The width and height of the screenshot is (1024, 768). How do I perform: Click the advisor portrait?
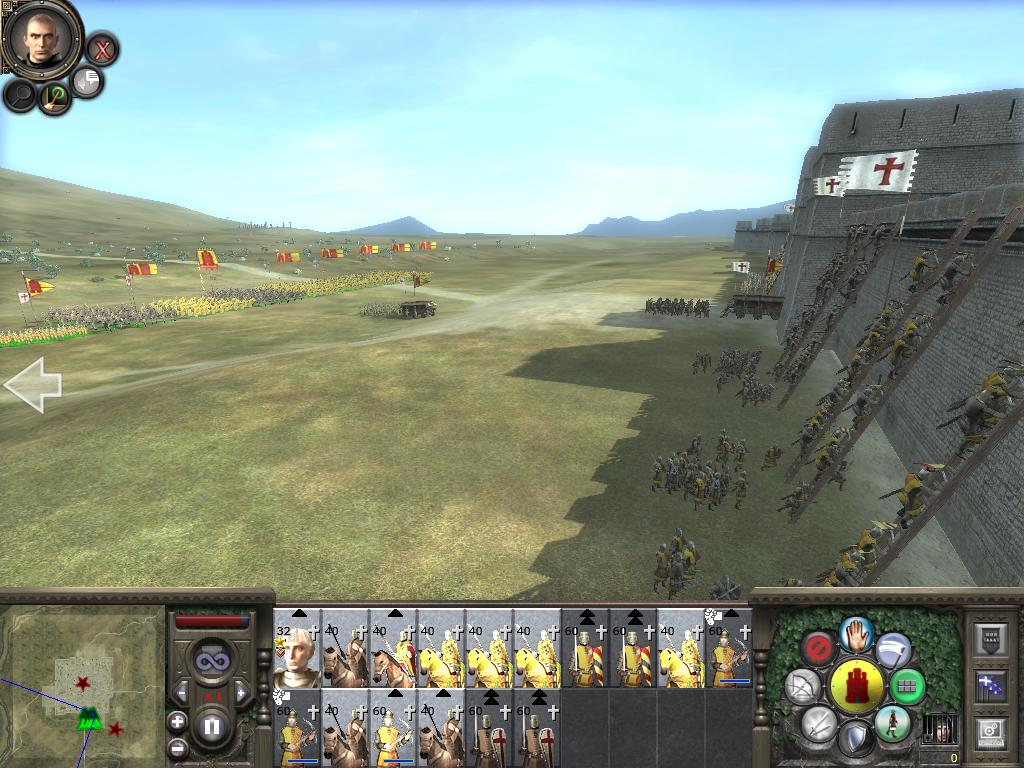(41, 38)
